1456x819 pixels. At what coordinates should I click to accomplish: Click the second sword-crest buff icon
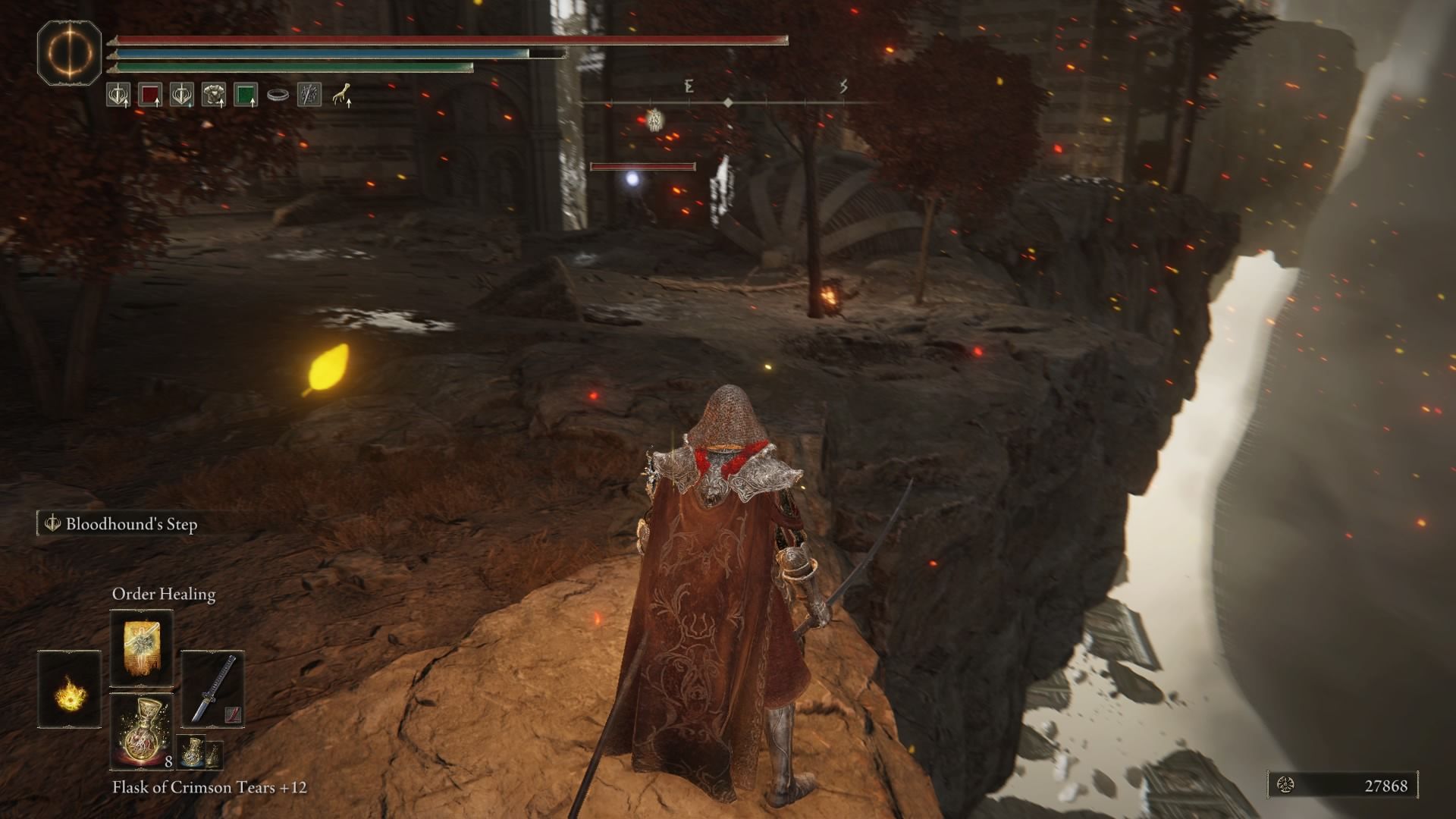coord(182,95)
